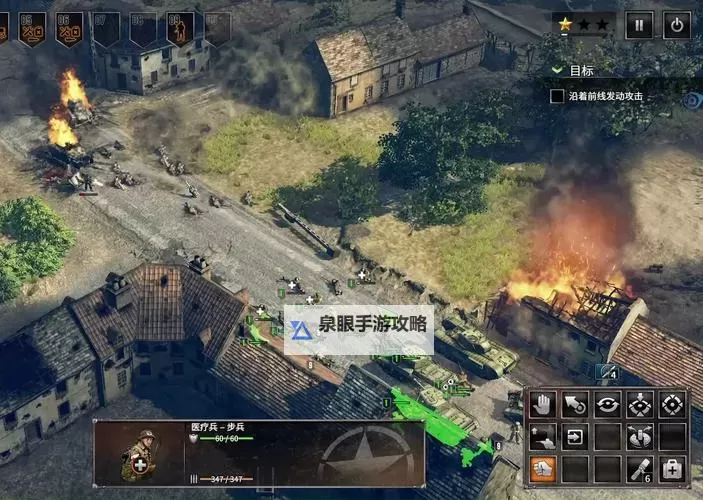Select the empty squad group 07 banner

tap(106, 27)
